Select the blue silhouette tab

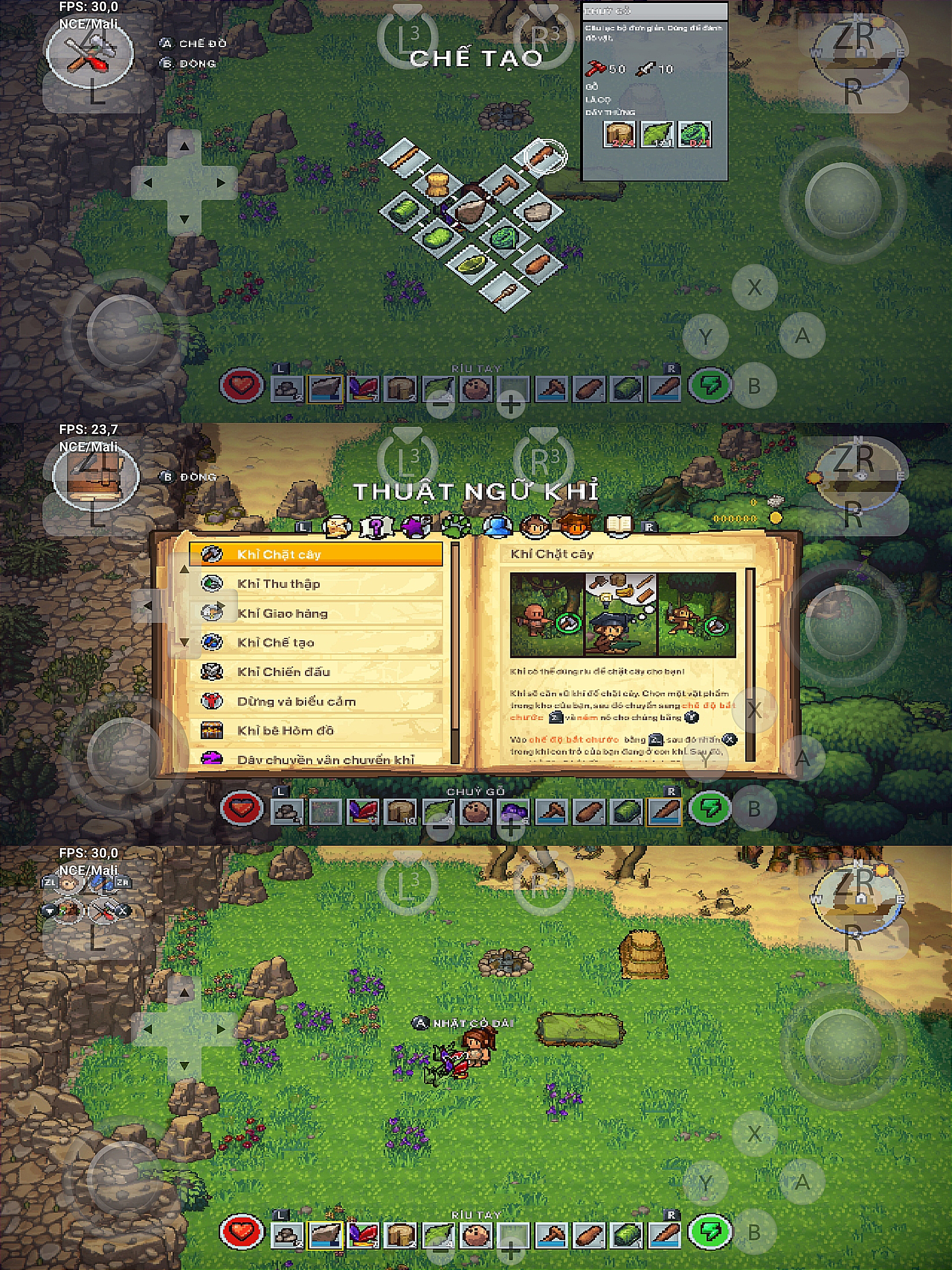tap(497, 526)
